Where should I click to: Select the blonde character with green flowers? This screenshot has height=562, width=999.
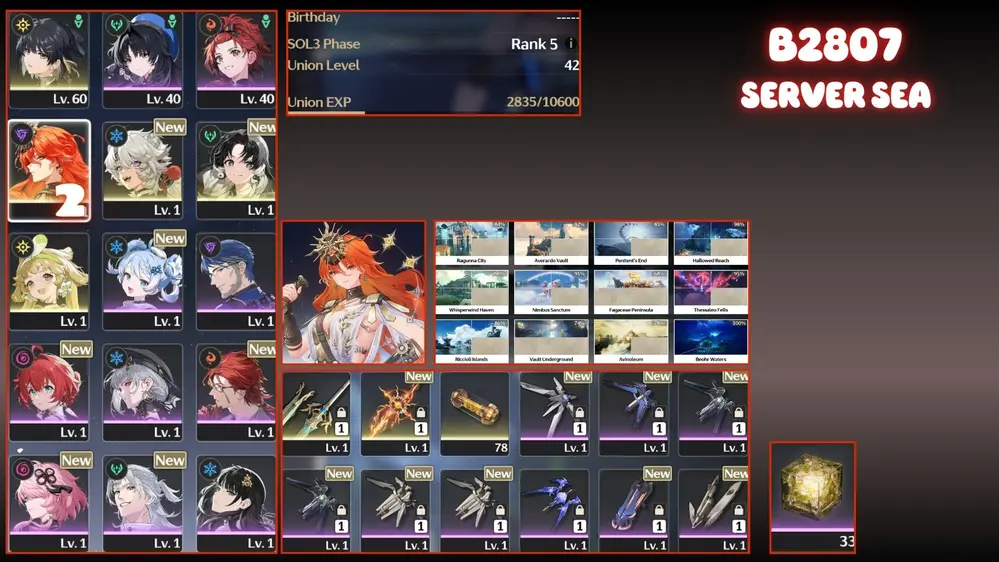point(49,281)
